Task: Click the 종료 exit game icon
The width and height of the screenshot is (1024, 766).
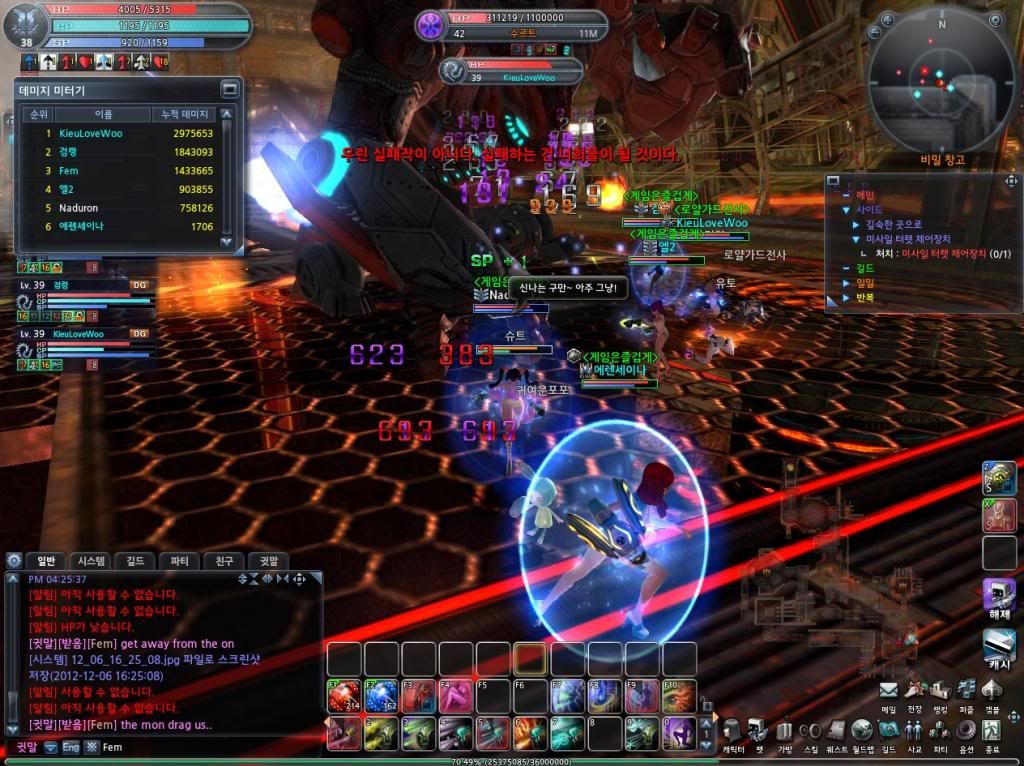Action: [992, 731]
